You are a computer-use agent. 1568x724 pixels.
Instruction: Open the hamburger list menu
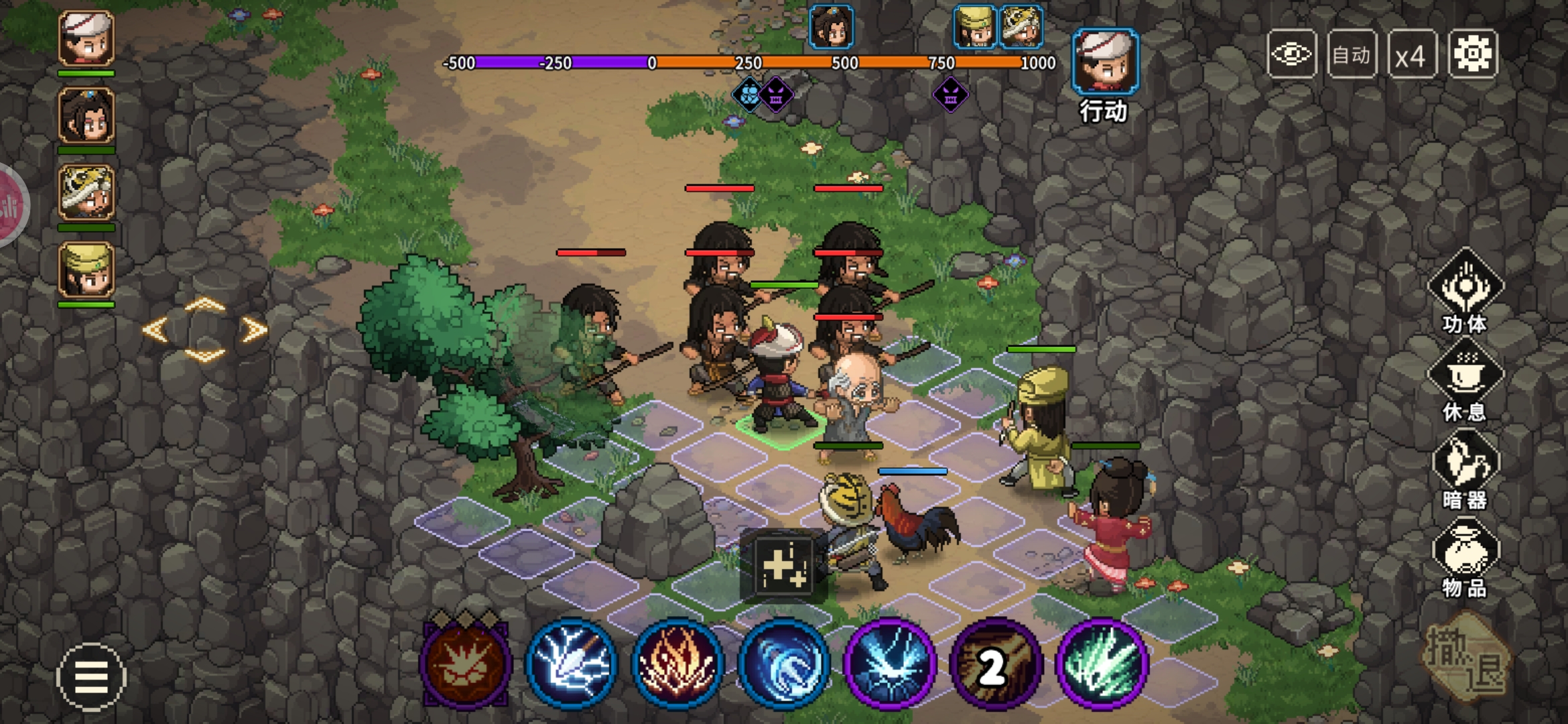pyautogui.click(x=91, y=677)
